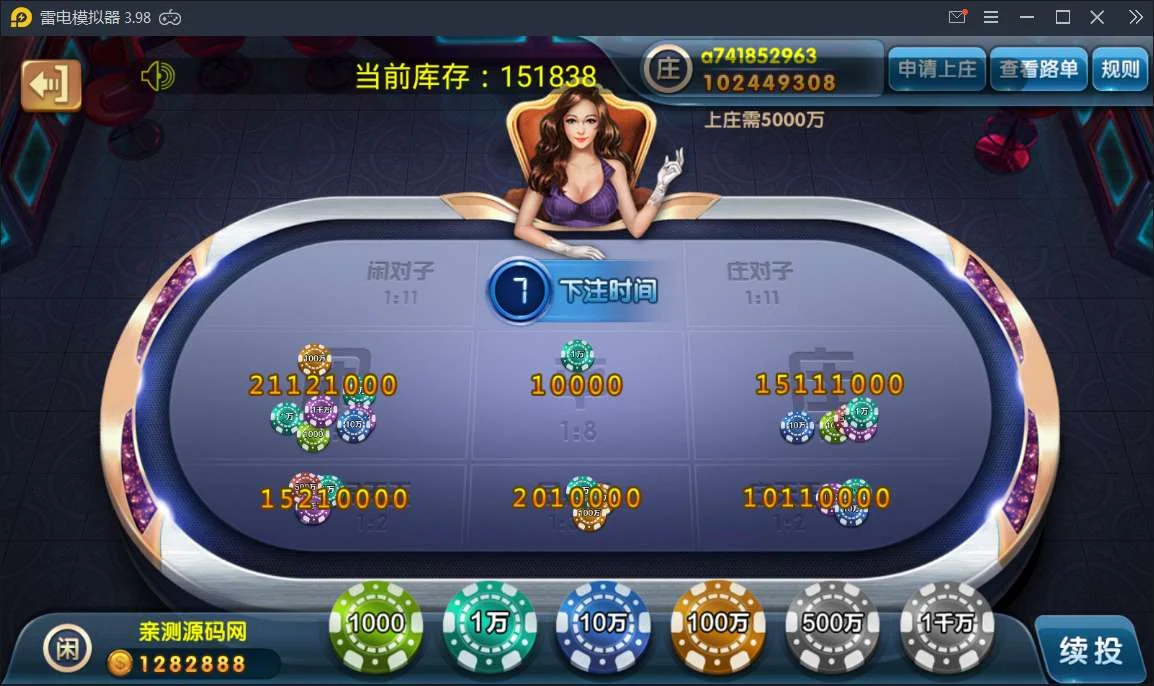1154x686 pixels.
Task: Close the emulator window
Action: [x=1097, y=17]
